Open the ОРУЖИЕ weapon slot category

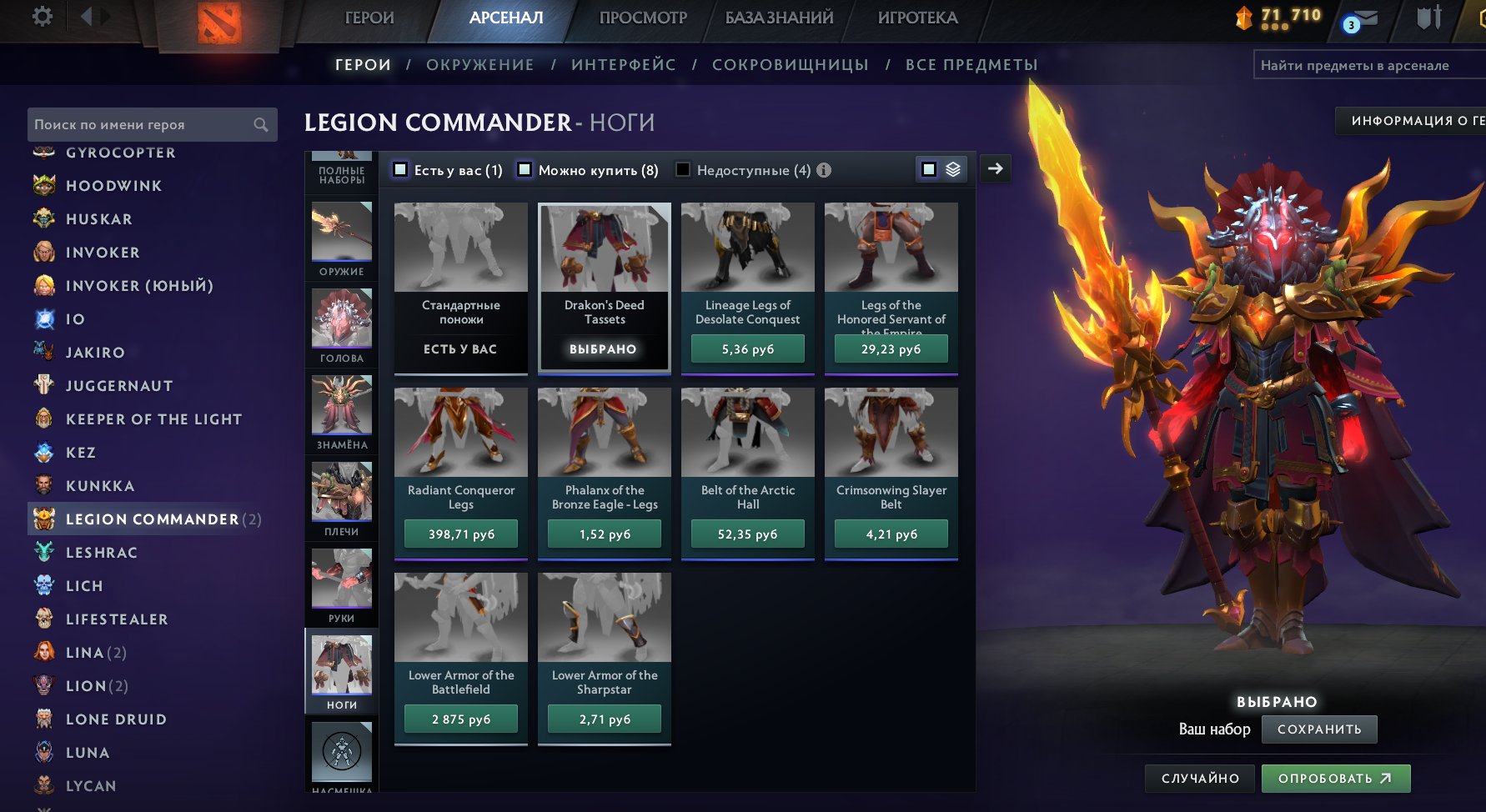(x=342, y=240)
